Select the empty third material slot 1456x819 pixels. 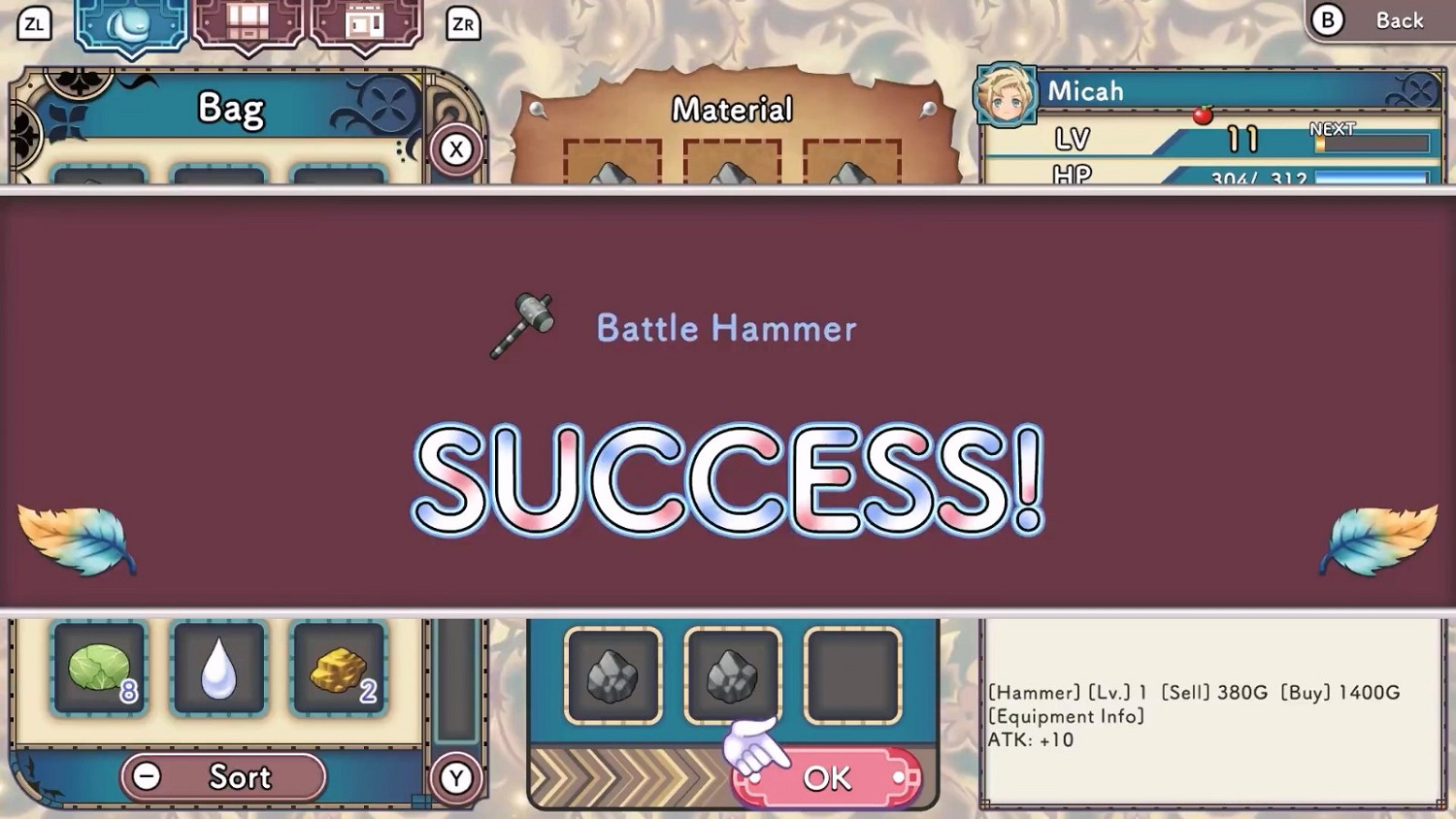coord(852,674)
